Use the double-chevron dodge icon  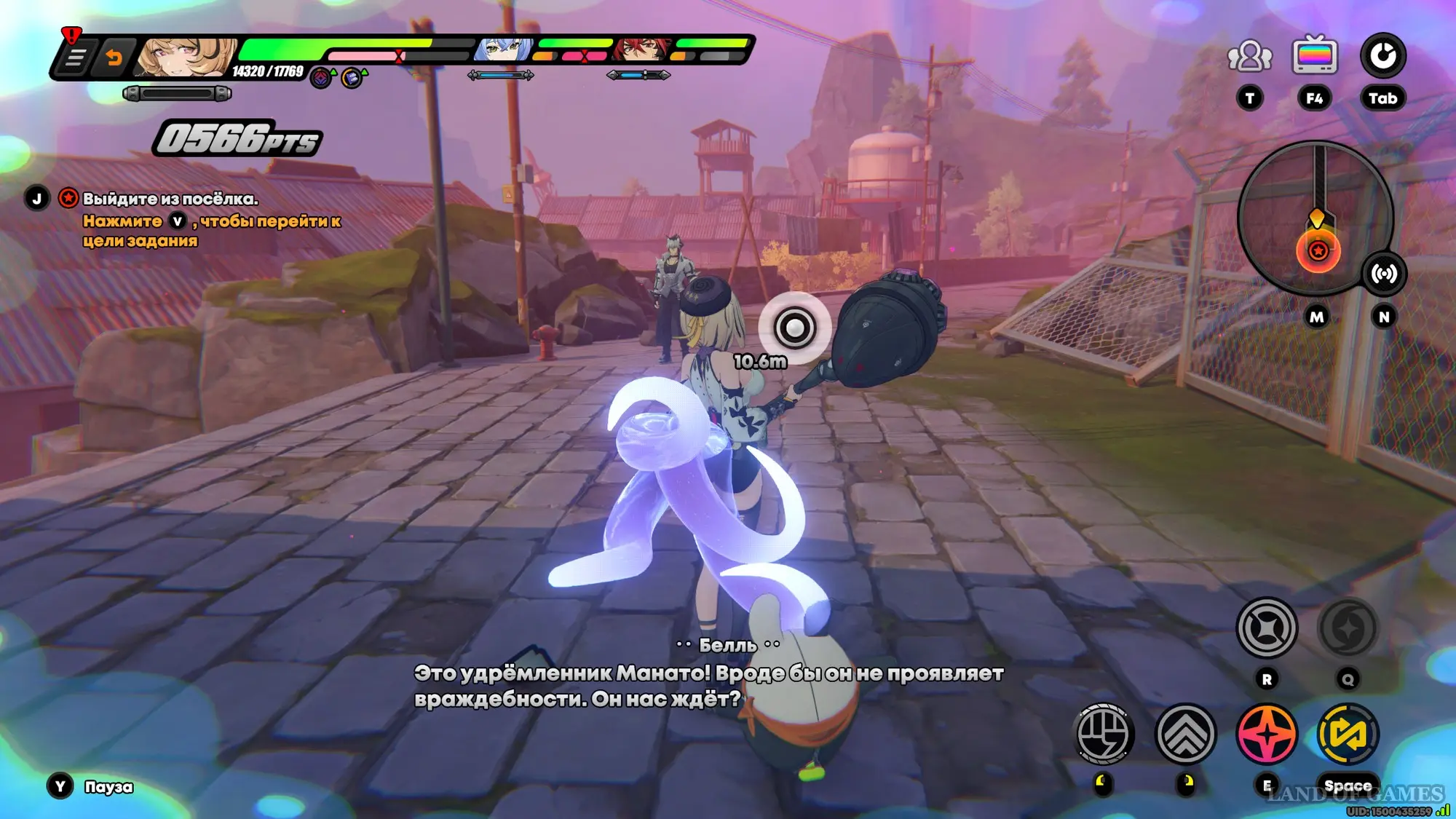[1185, 734]
